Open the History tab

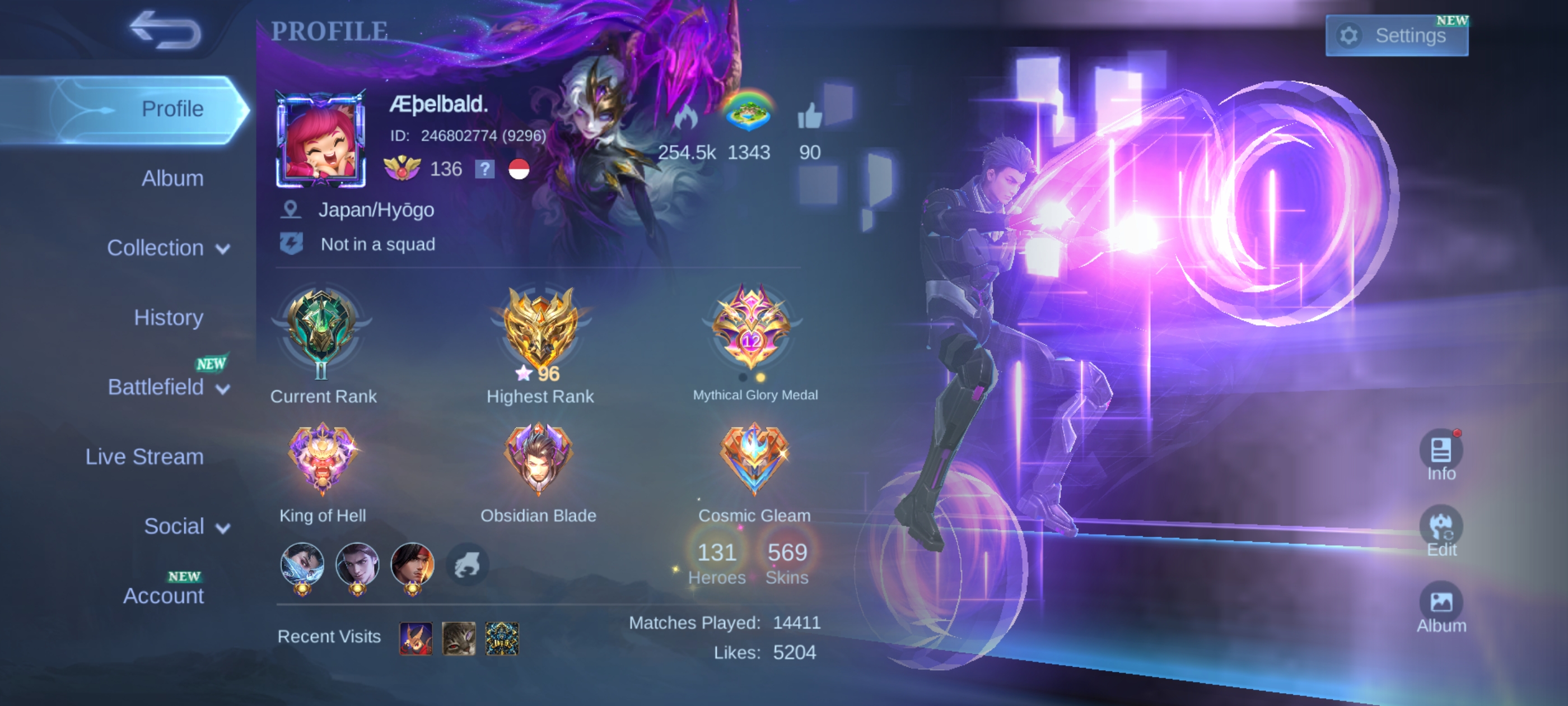168,317
